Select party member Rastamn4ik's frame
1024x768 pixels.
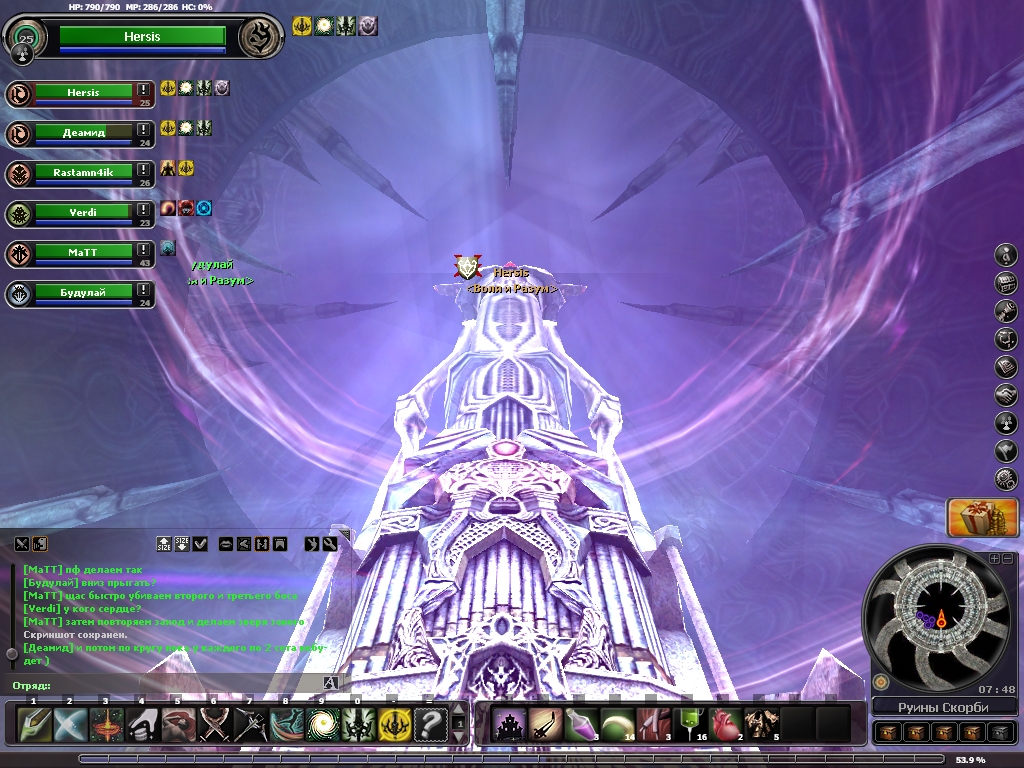coord(84,173)
